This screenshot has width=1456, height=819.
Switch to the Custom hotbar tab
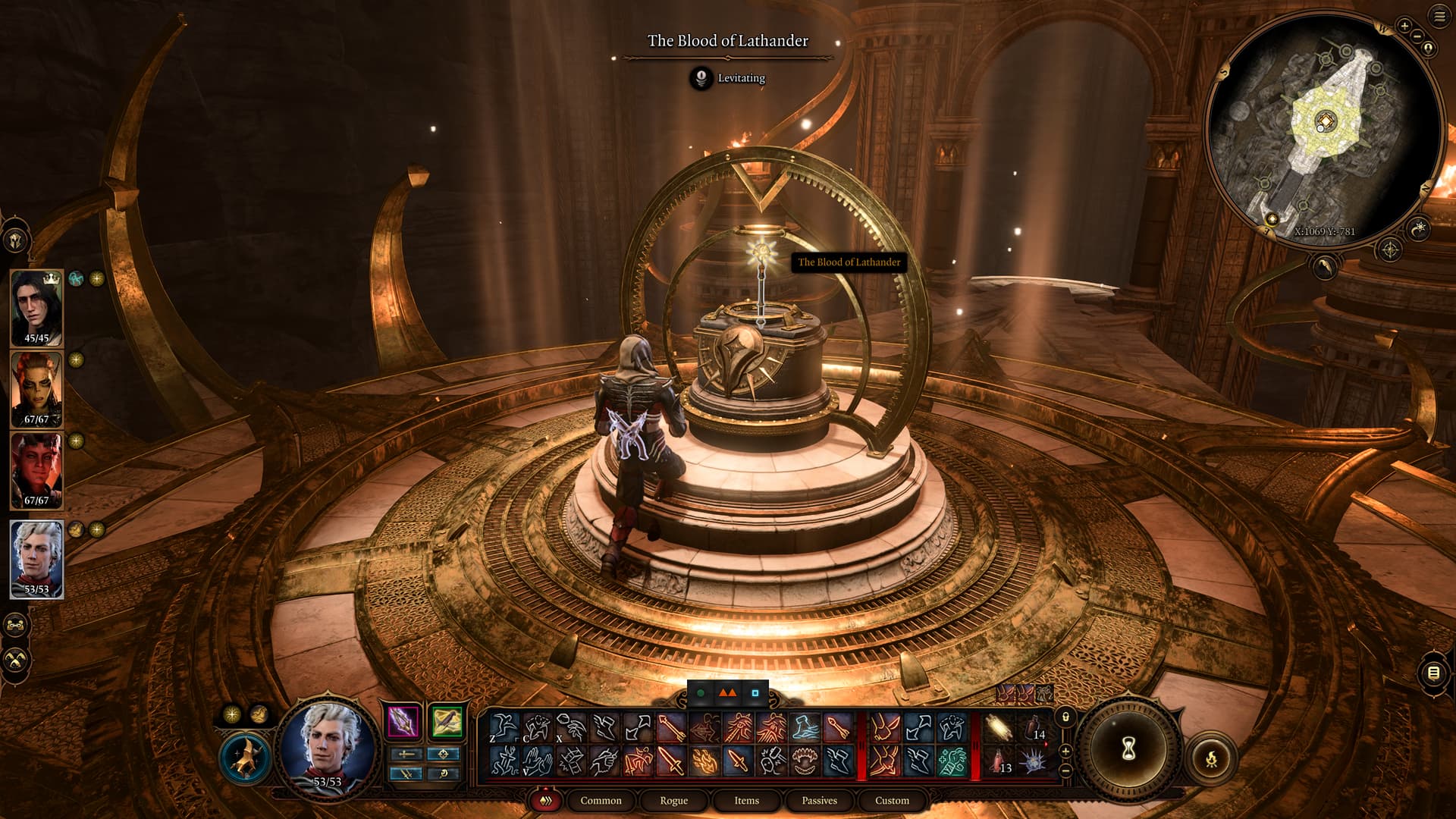892,800
